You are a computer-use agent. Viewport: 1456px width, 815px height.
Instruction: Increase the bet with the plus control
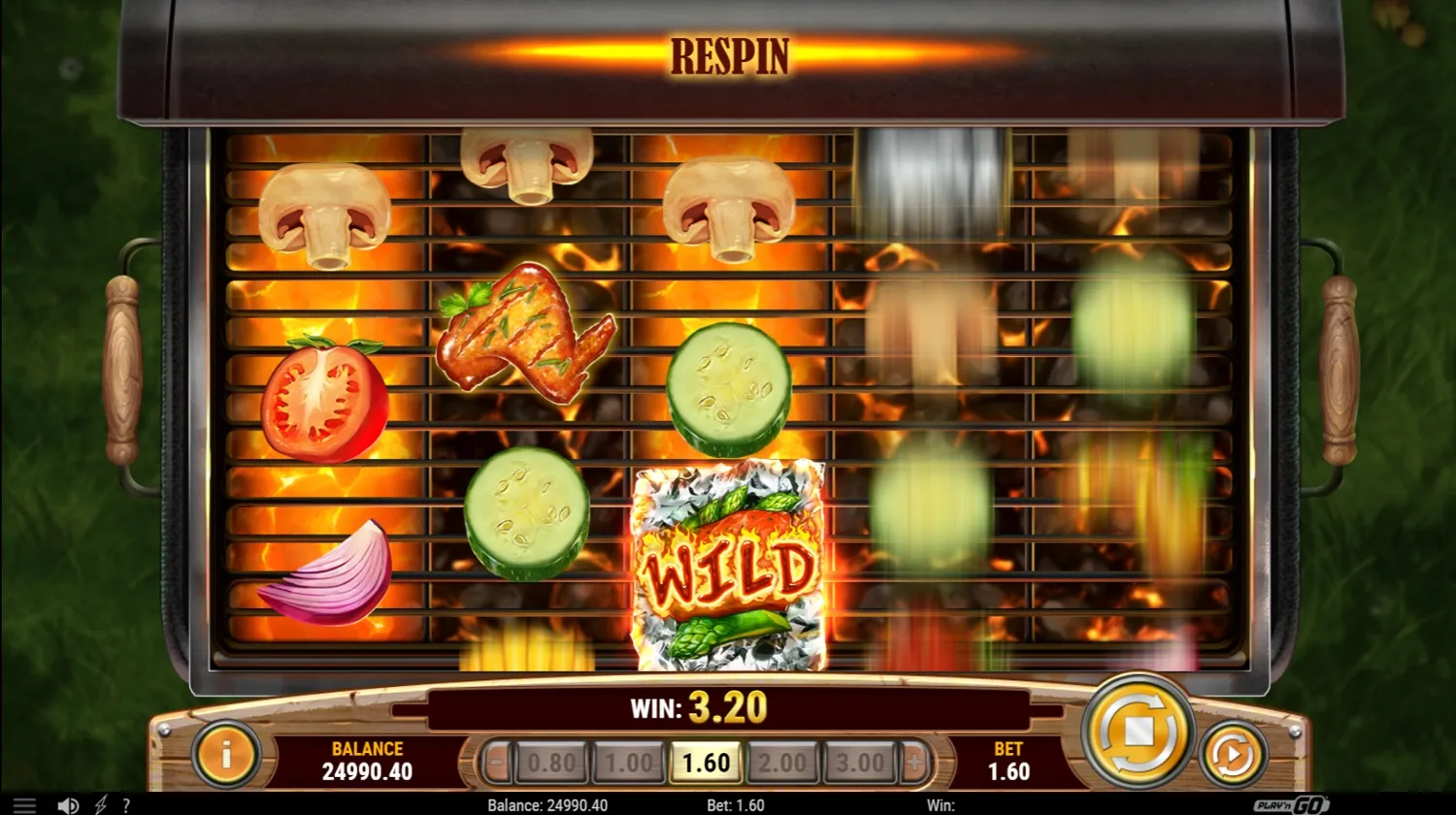(x=913, y=762)
